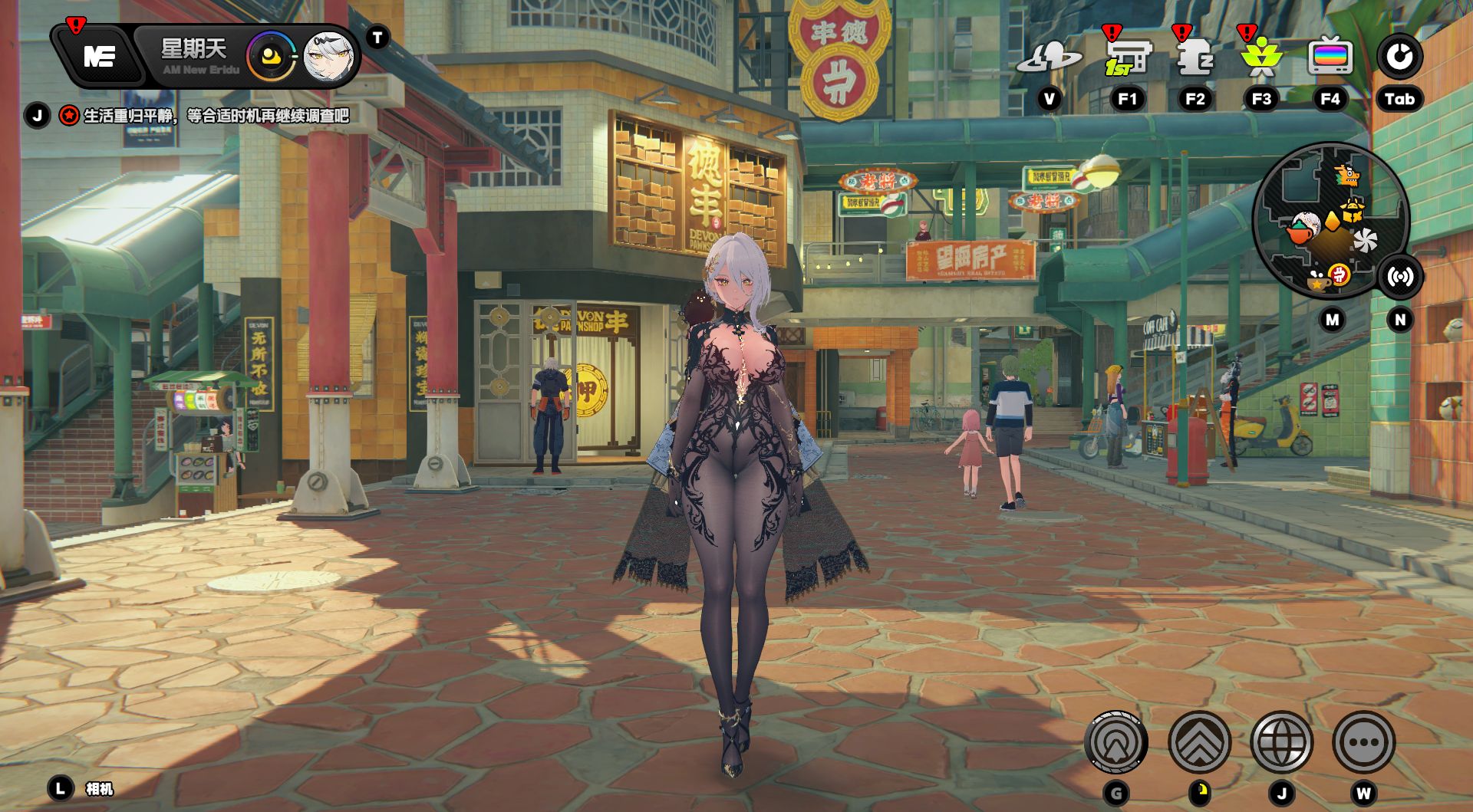Open the three-dots more options button
The image size is (1473, 812).
[1363, 742]
